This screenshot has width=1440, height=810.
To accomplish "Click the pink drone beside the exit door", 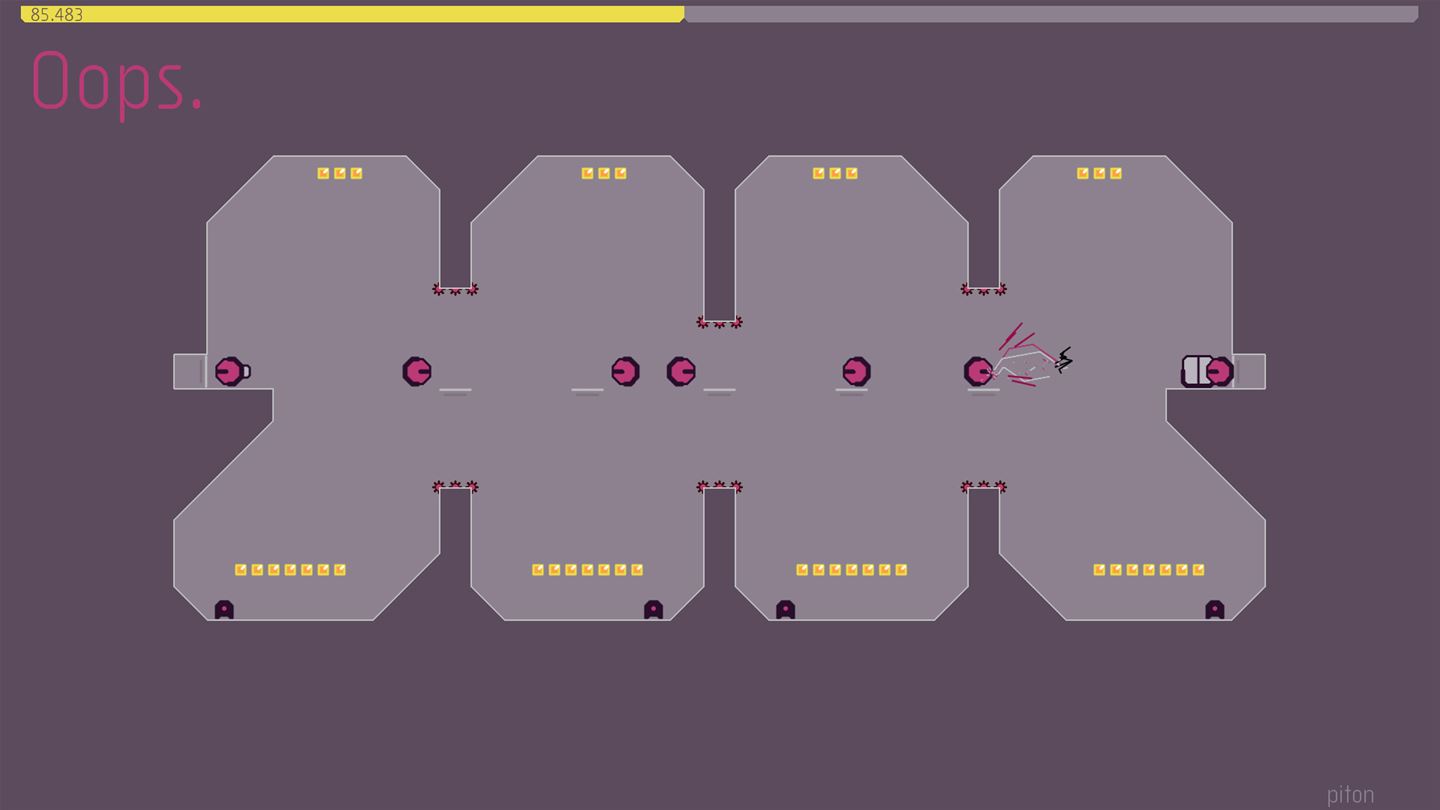I will 1219,371.
